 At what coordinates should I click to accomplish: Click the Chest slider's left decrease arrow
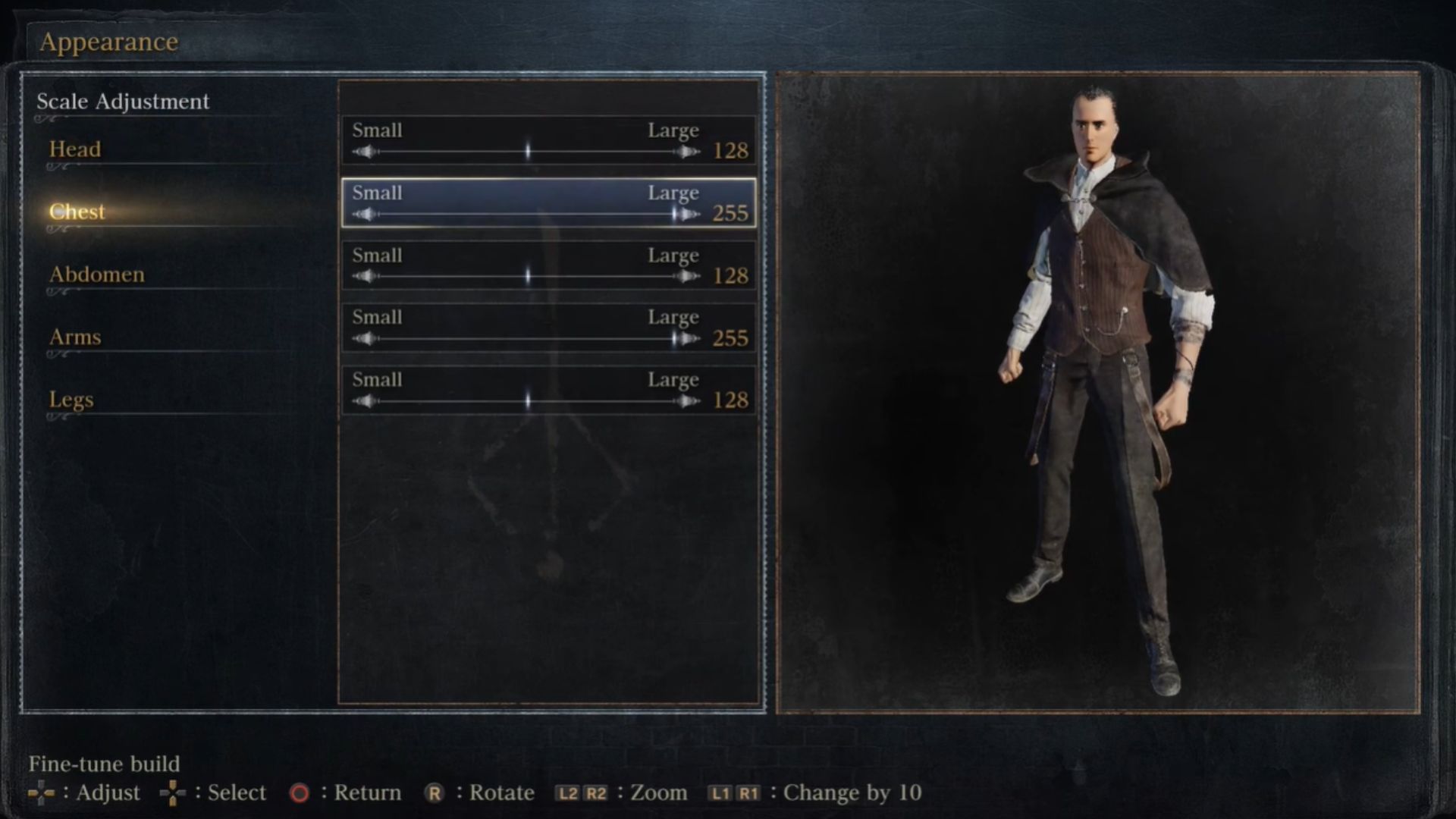pyautogui.click(x=365, y=215)
